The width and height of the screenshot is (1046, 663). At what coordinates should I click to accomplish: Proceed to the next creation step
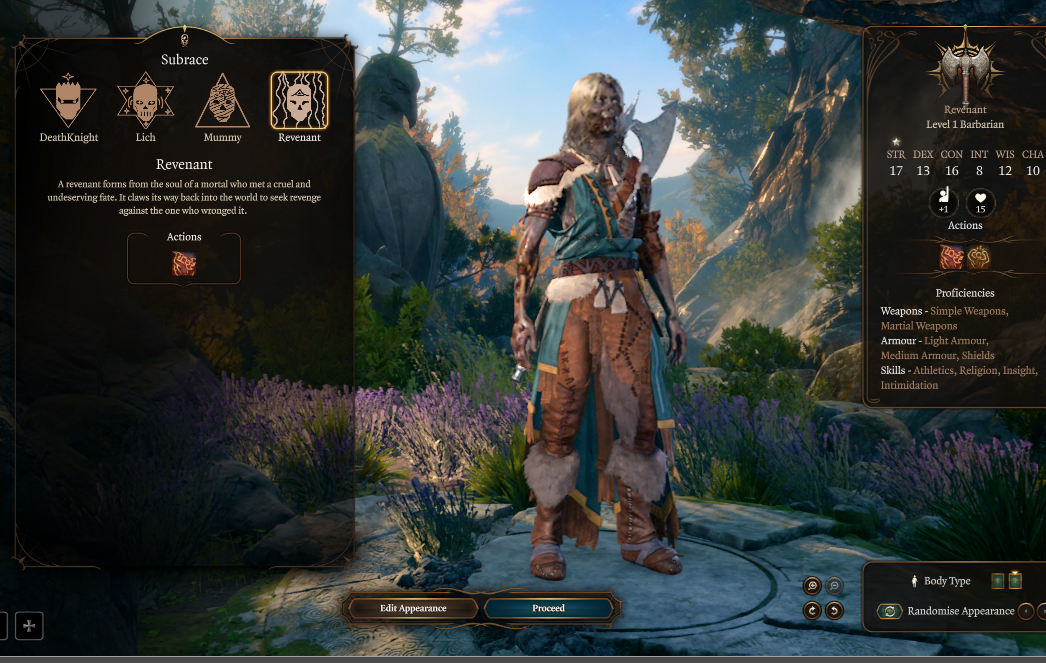[x=548, y=608]
